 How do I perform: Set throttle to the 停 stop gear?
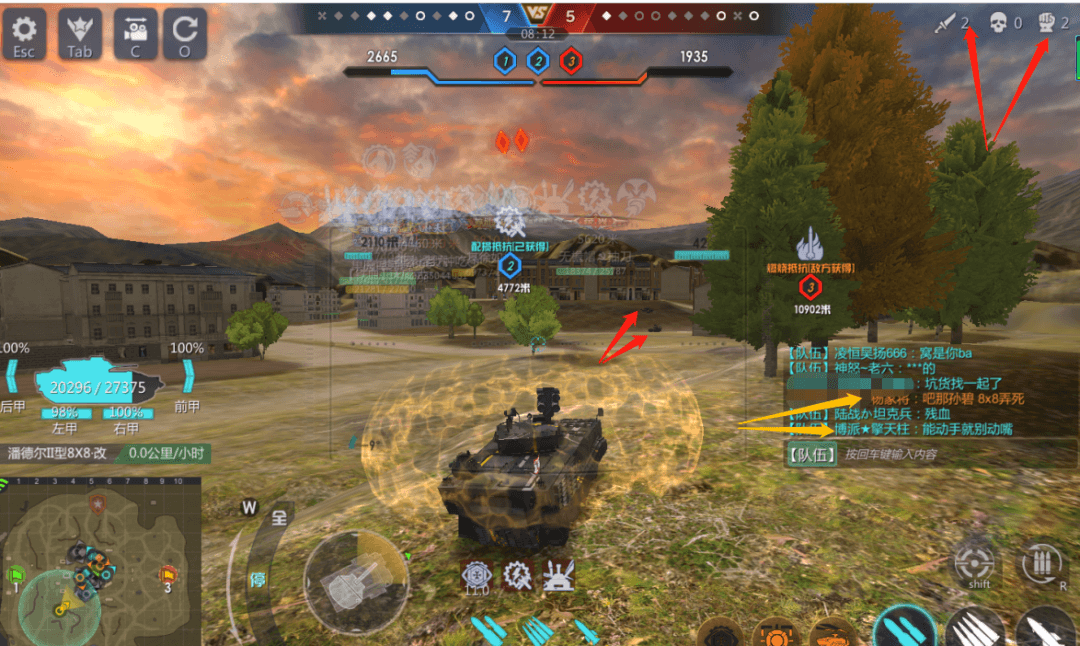(x=257, y=580)
